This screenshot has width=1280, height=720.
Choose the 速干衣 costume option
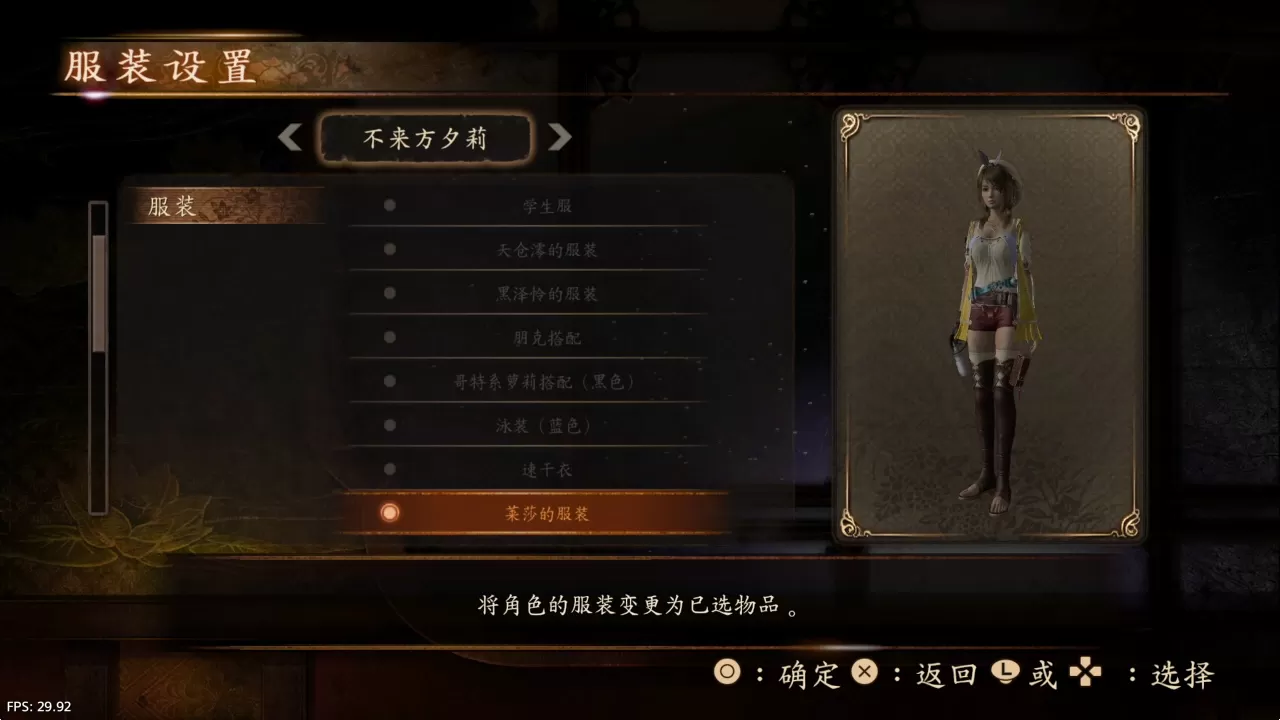pyautogui.click(x=545, y=469)
